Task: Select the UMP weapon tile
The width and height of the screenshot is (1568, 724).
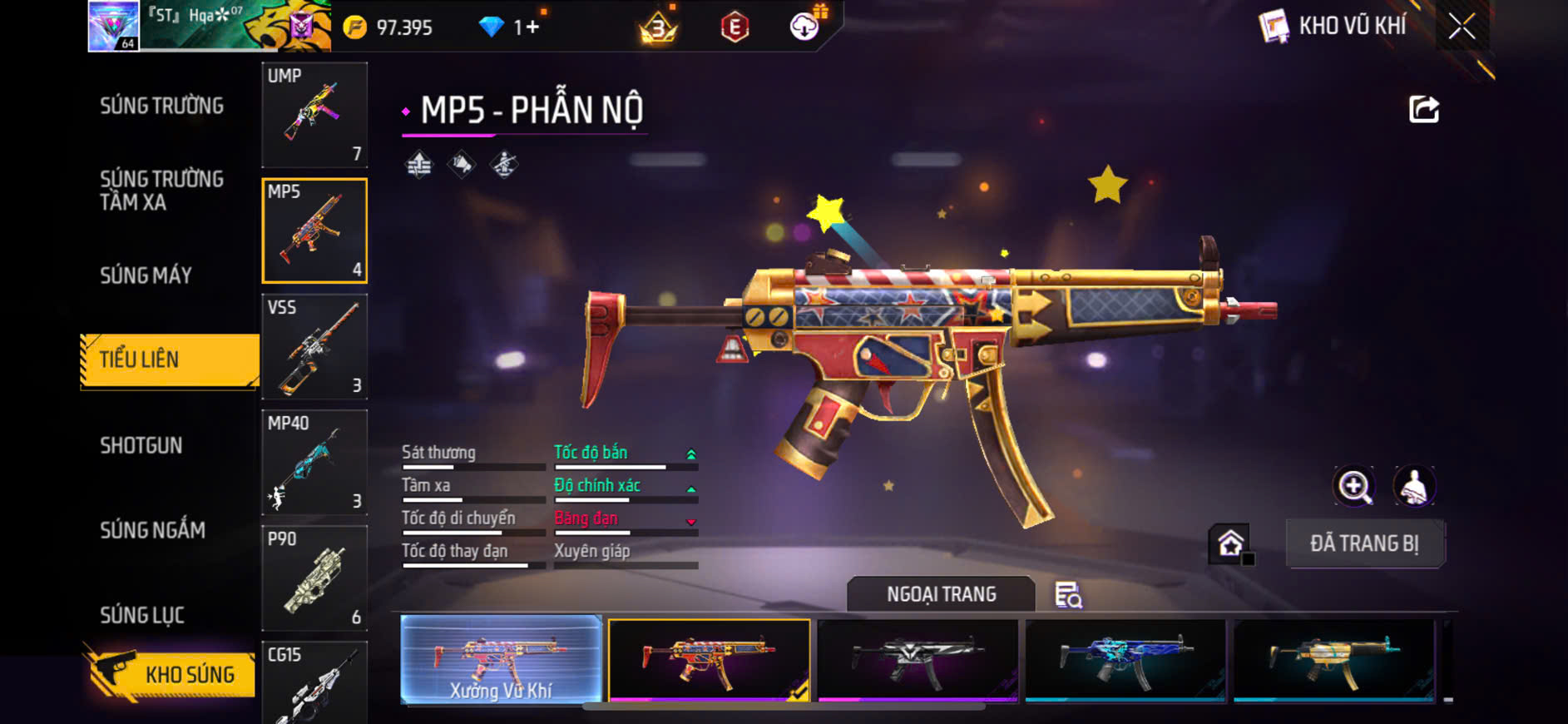Action: 314,114
